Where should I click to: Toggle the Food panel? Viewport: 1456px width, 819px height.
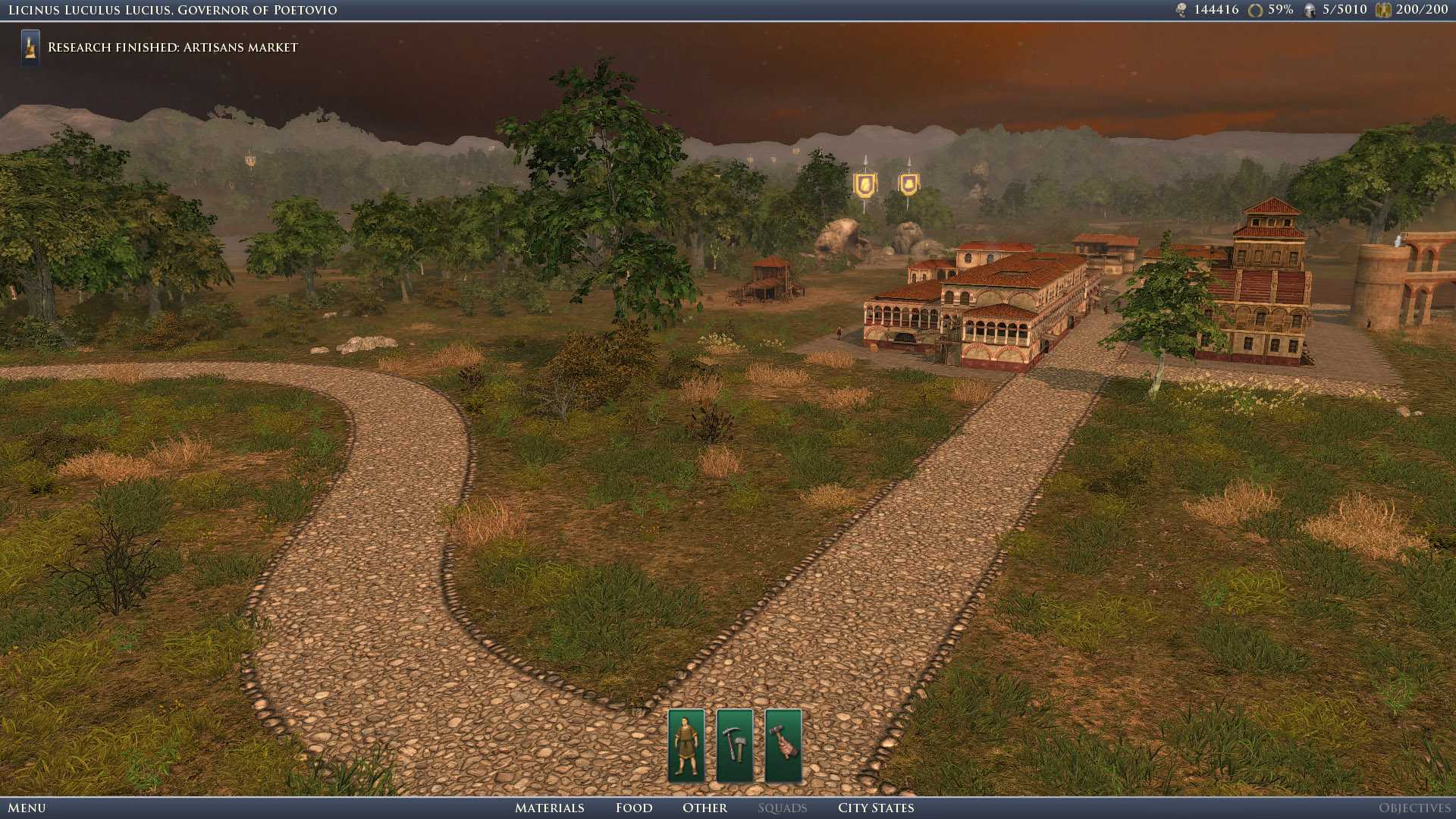click(x=633, y=808)
